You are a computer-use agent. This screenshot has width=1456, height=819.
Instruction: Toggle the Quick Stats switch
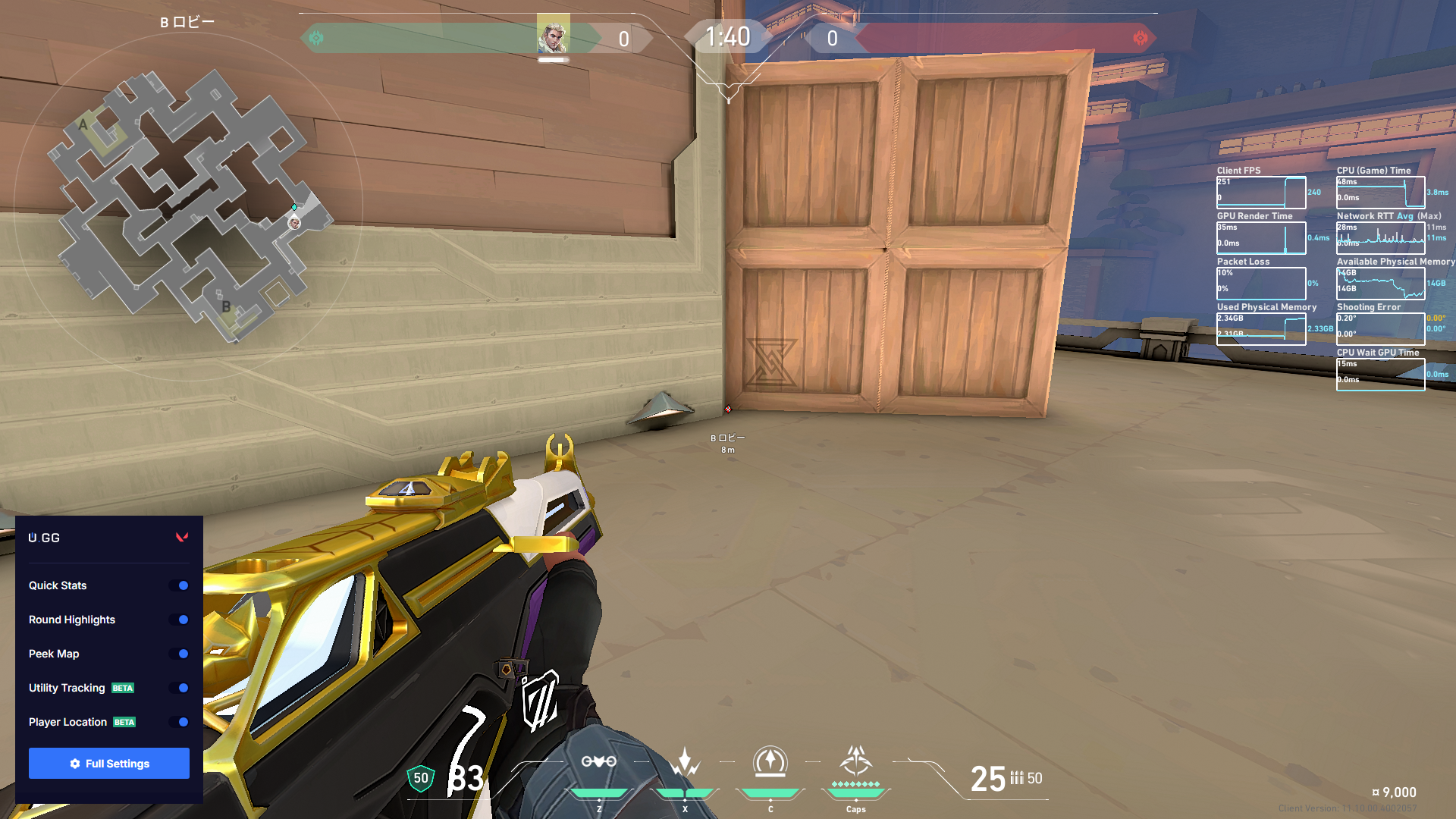180,585
